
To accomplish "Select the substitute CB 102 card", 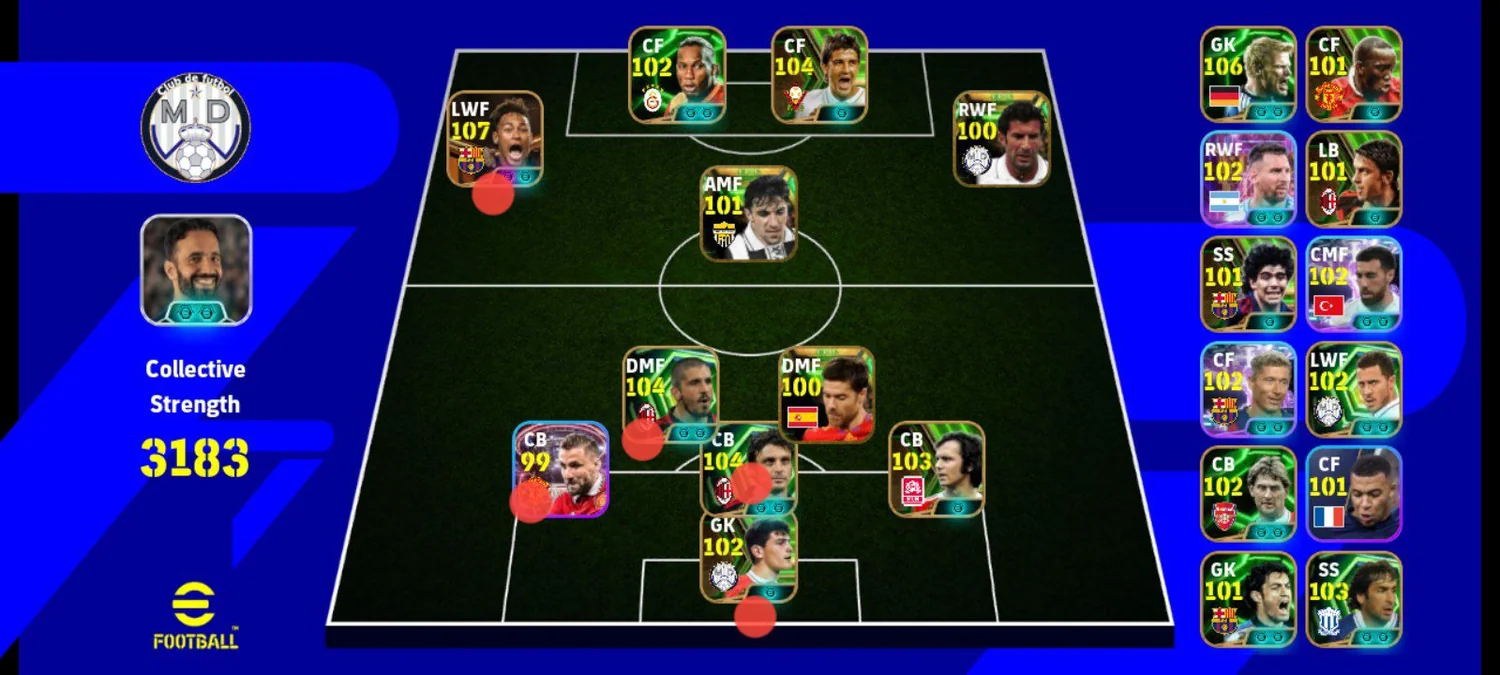I will pos(1248,494).
